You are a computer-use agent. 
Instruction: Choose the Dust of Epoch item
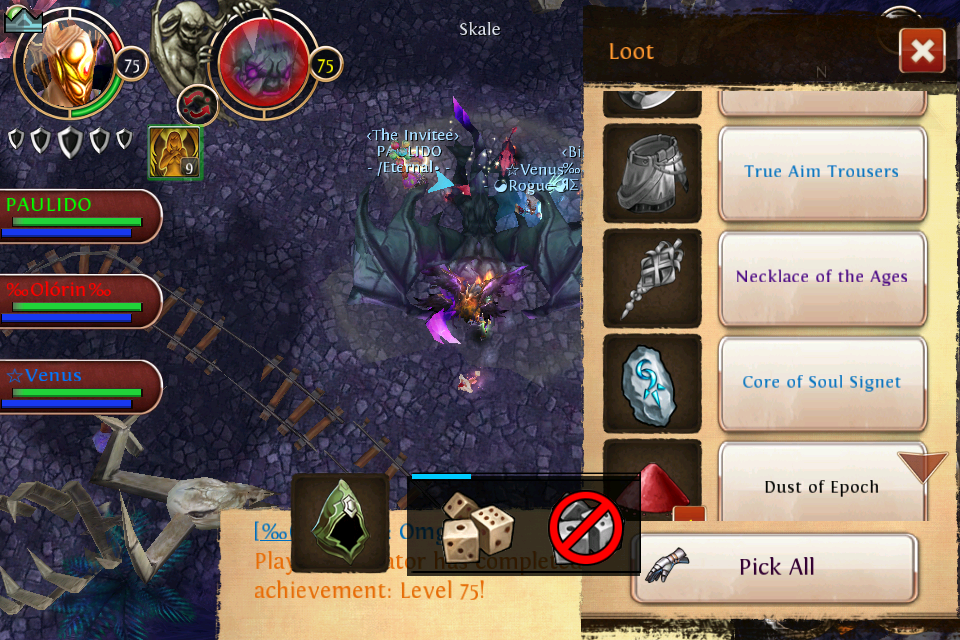tap(821, 487)
